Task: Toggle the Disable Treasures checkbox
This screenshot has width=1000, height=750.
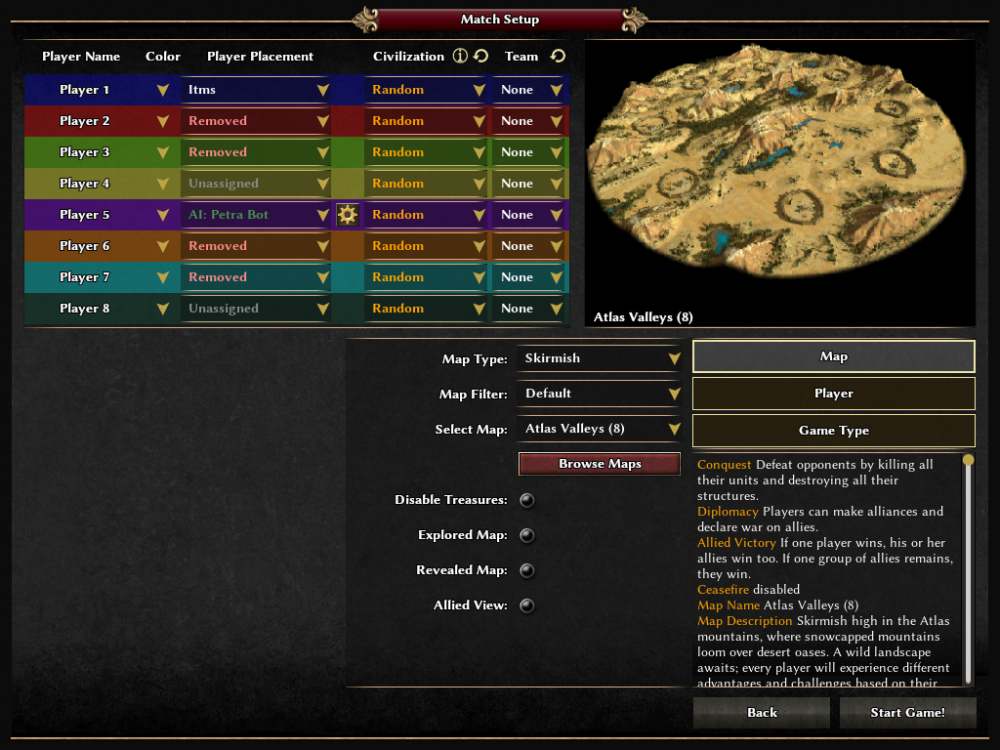Action: [x=527, y=500]
